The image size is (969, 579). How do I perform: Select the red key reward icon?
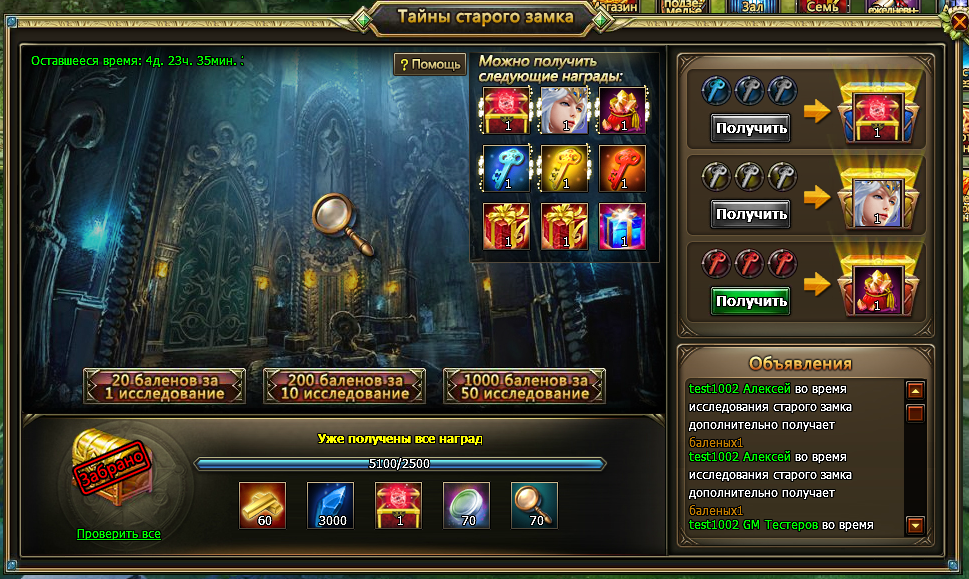(x=622, y=169)
